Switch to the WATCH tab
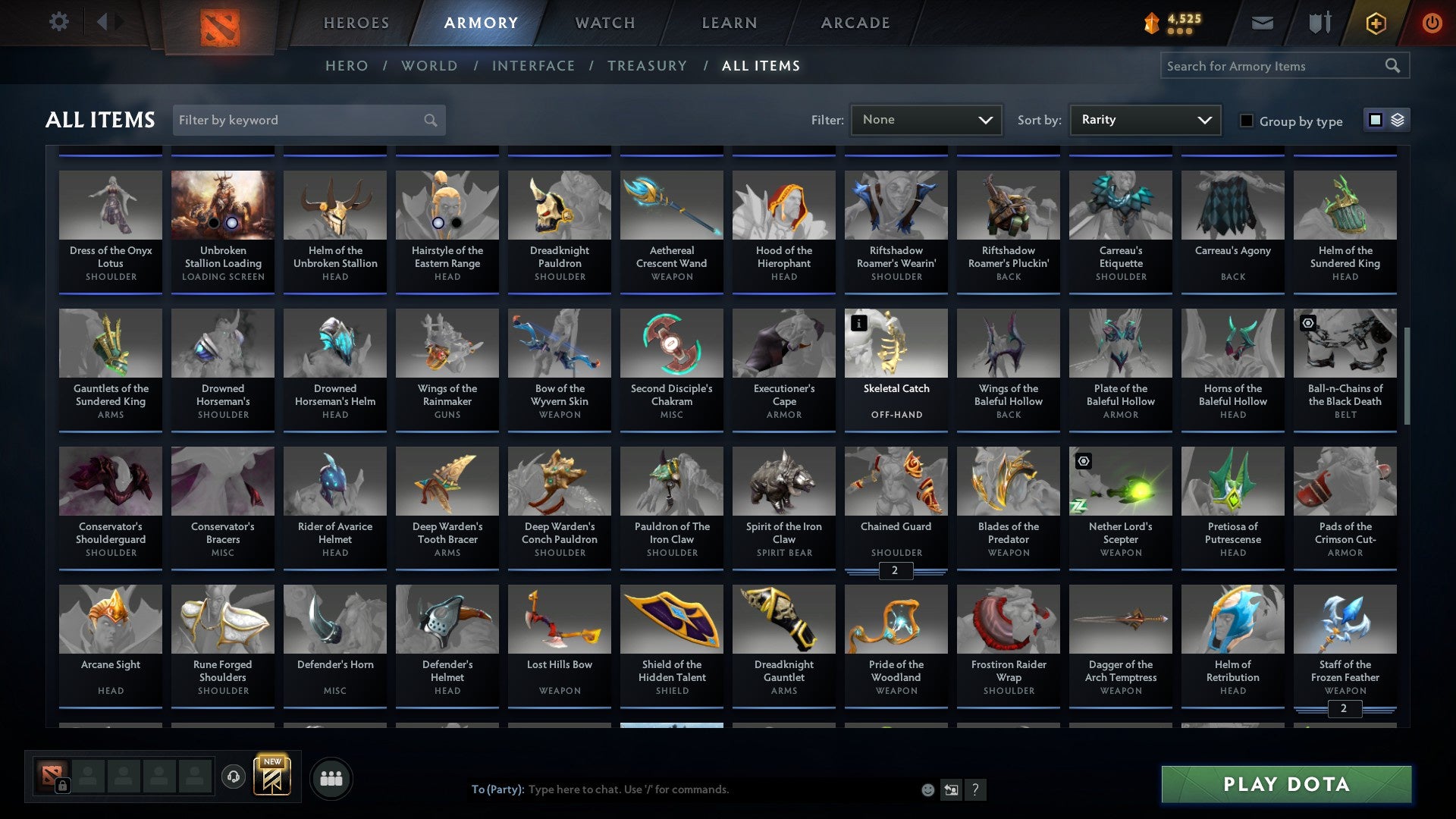Screen dimensions: 1456x819 click(604, 23)
